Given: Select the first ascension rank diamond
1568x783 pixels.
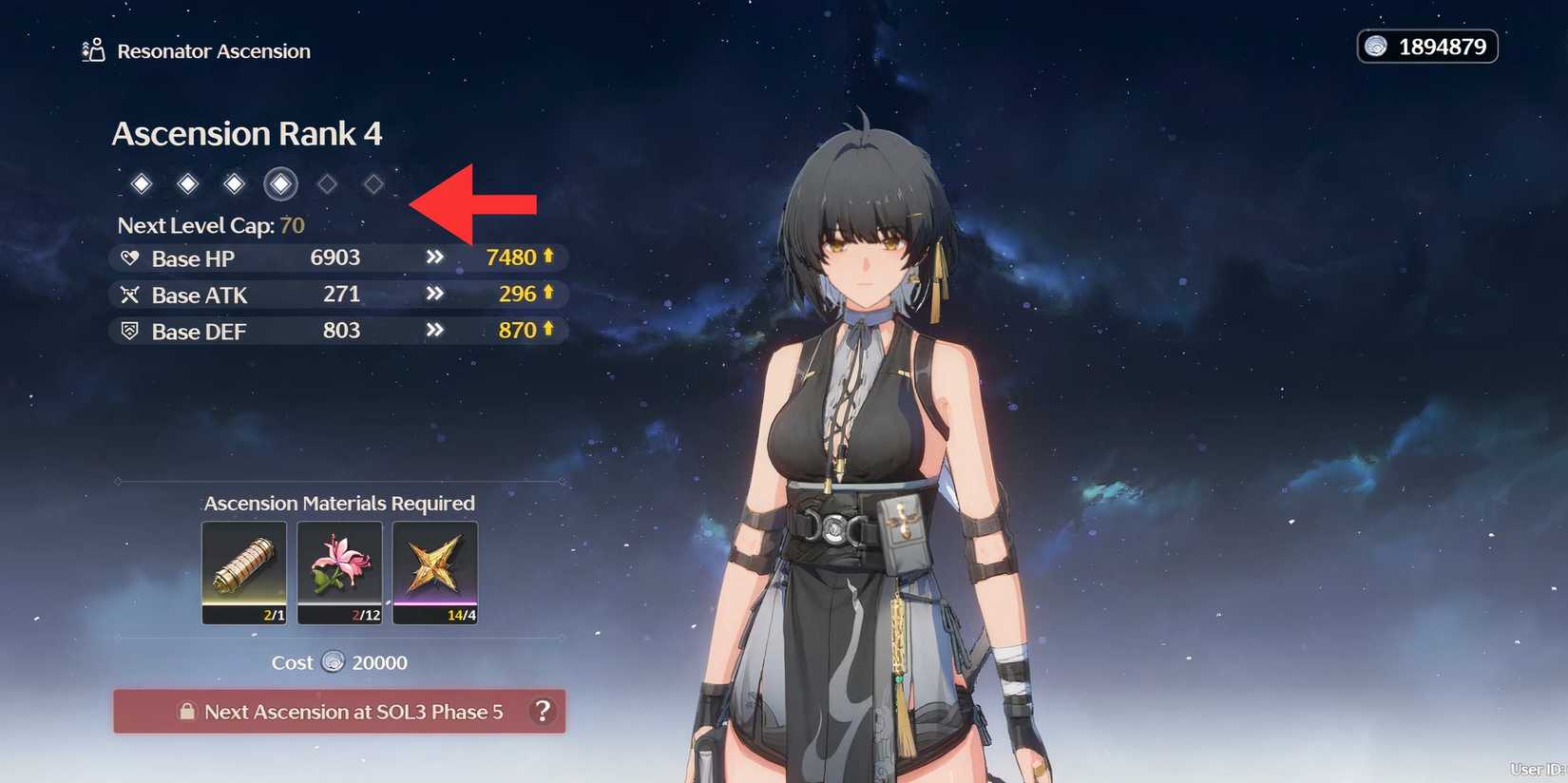Looking at the screenshot, I should pyautogui.click(x=141, y=183).
